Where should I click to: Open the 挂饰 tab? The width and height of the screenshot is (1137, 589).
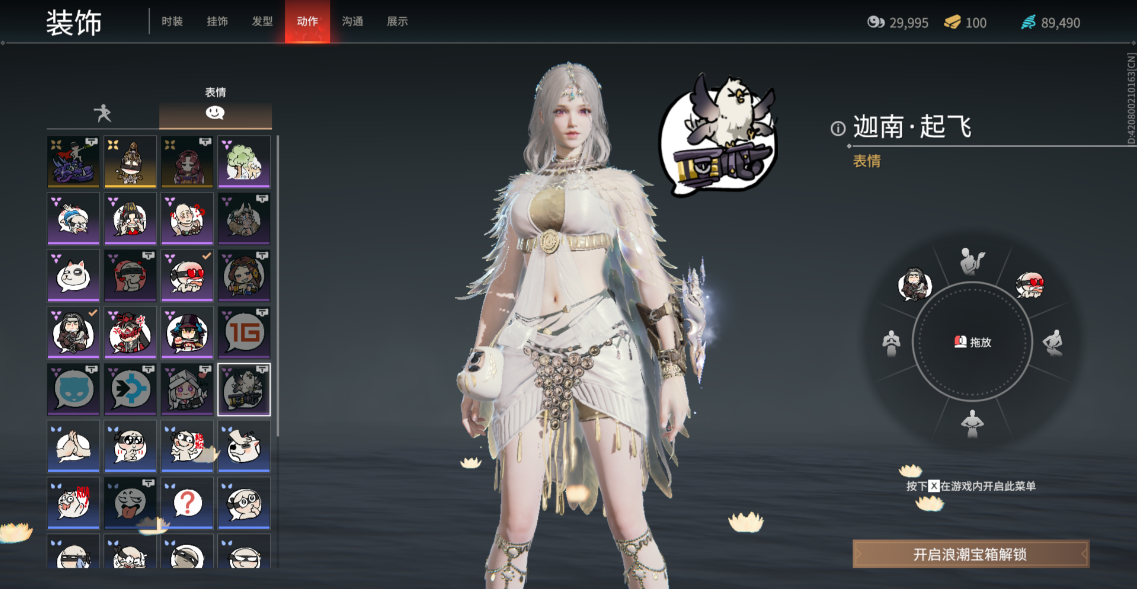[217, 22]
